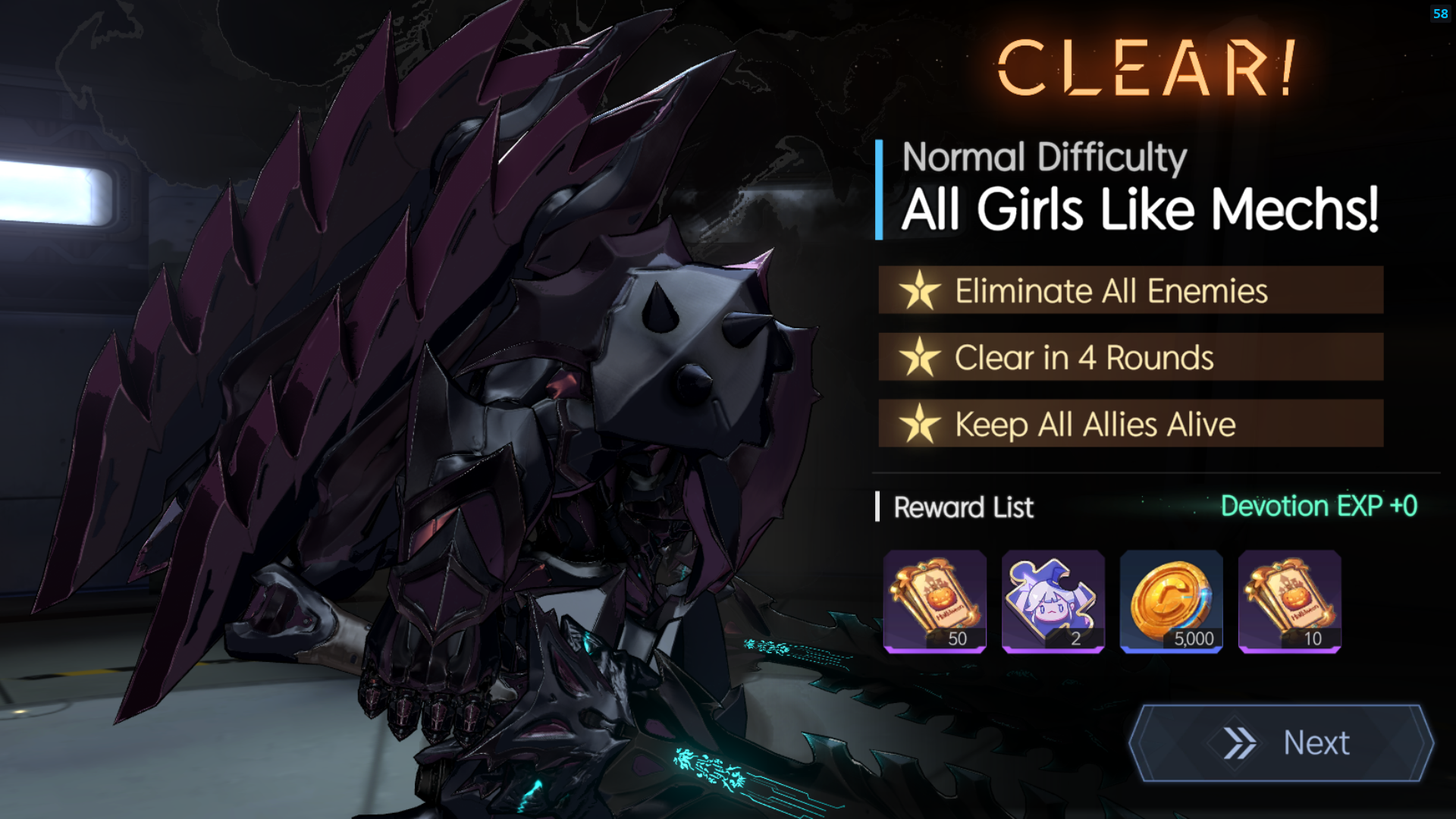Select the puzzle piece character shard reward
This screenshot has height=819, width=1456.
point(1053,601)
